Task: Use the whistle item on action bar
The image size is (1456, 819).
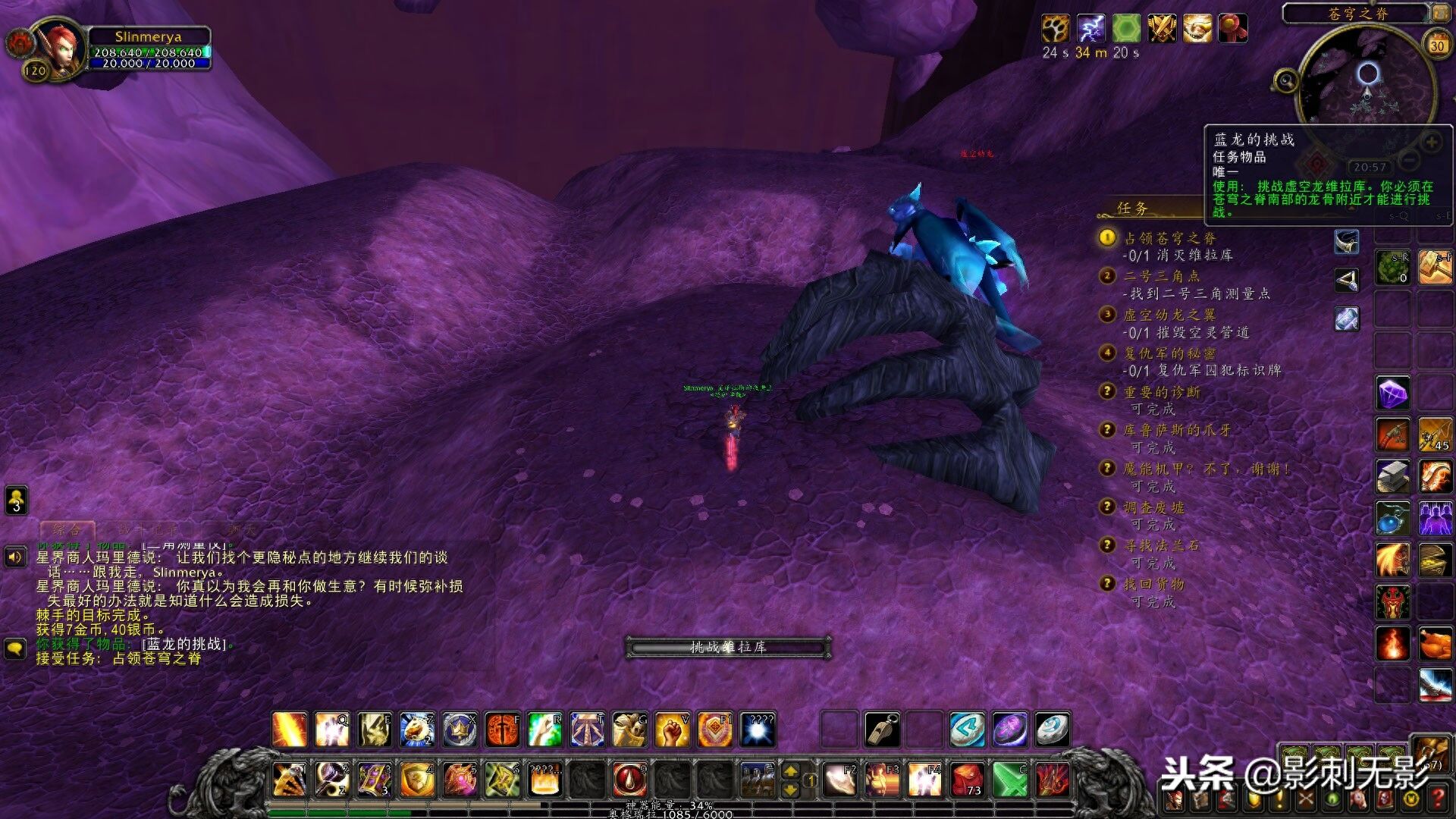Action: click(x=882, y=730)
